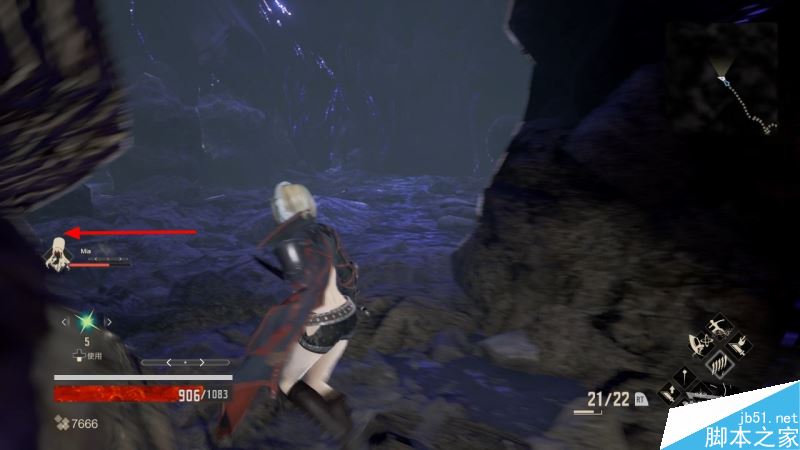Click the right arrow beside the green item
Screen dimensions: 800x450
pos(108,321)
